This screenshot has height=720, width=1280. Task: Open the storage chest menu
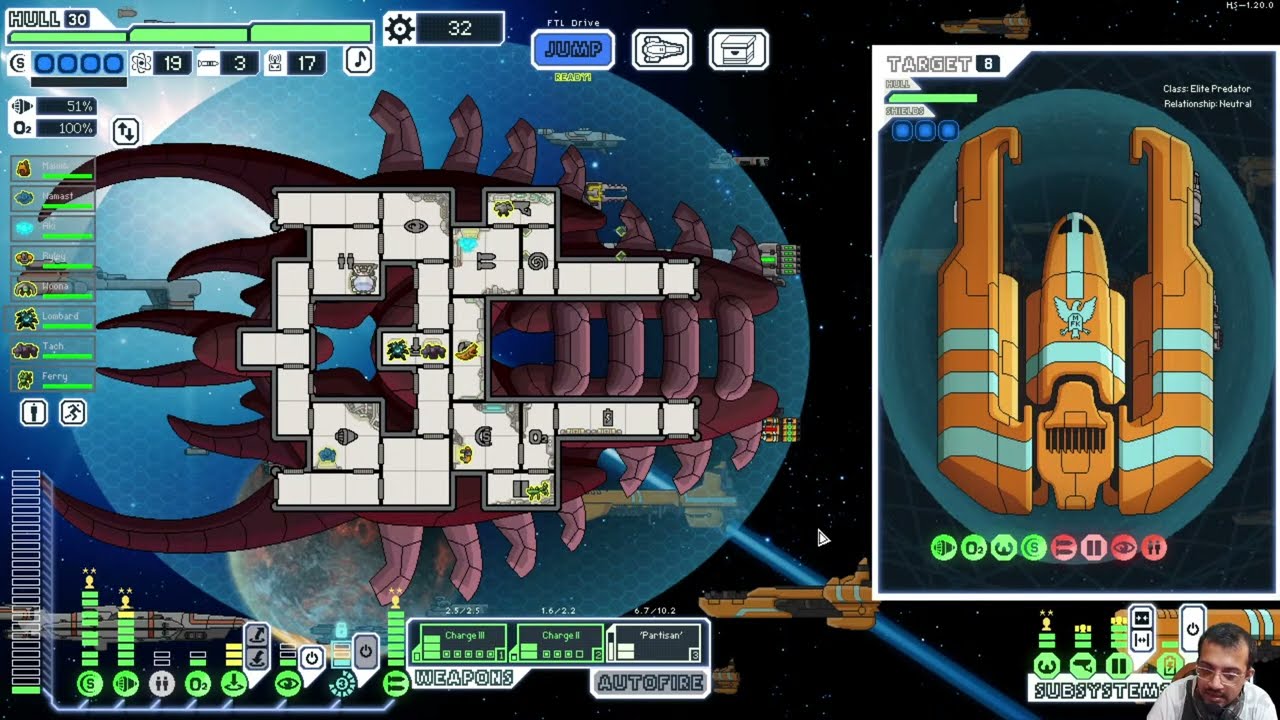click(x=738, y=49)
